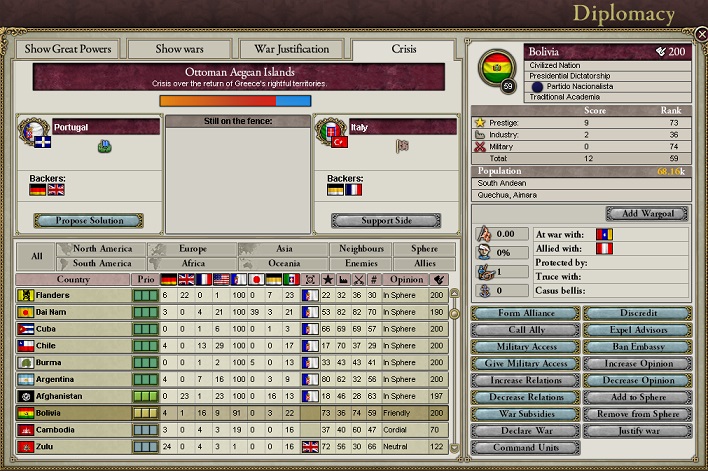708x471 pixels.
Task: Select Increase Relations
Action: [x=524, y=380]
